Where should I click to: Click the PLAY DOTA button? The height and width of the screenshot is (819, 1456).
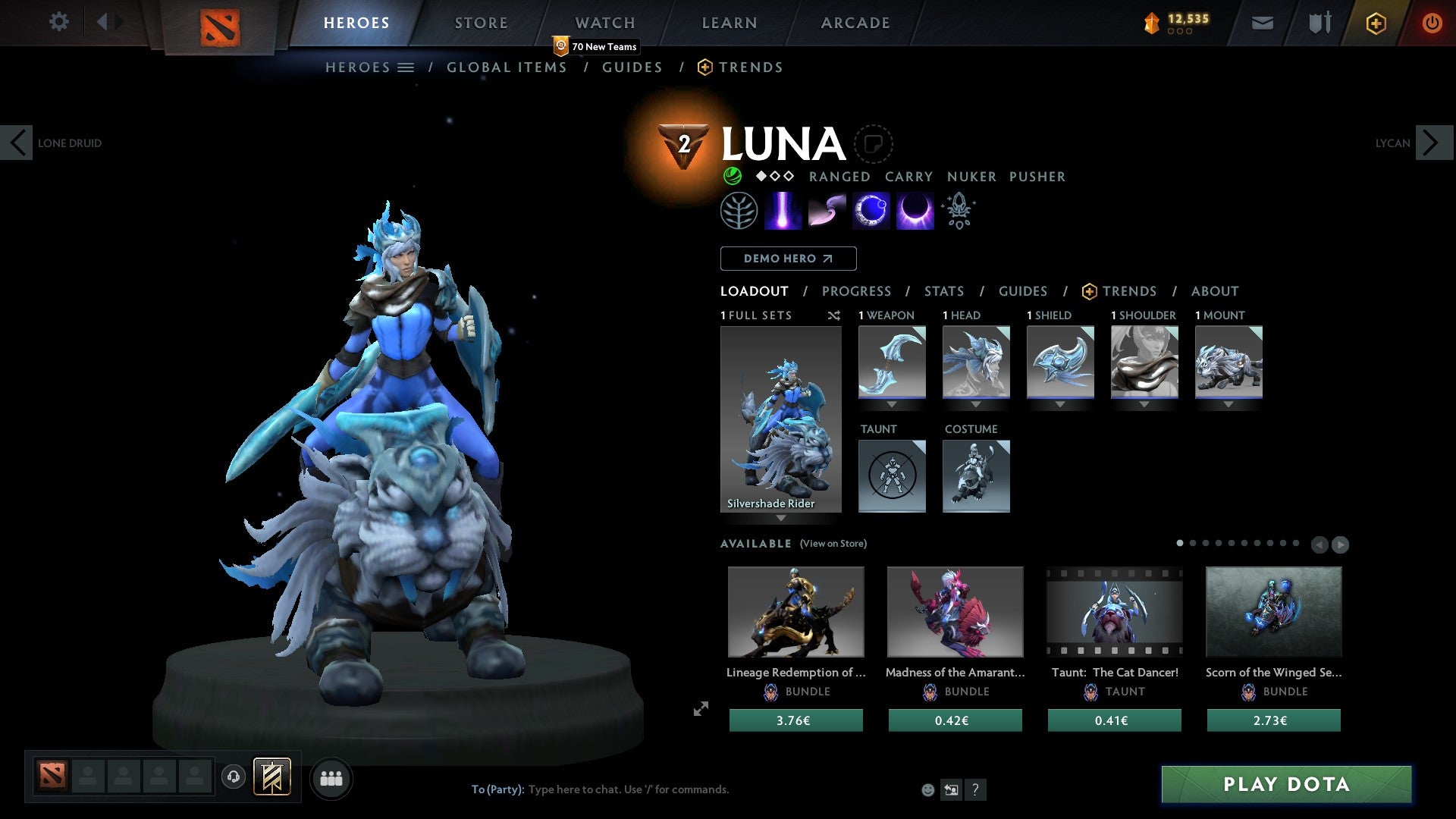pos(1284,784)
